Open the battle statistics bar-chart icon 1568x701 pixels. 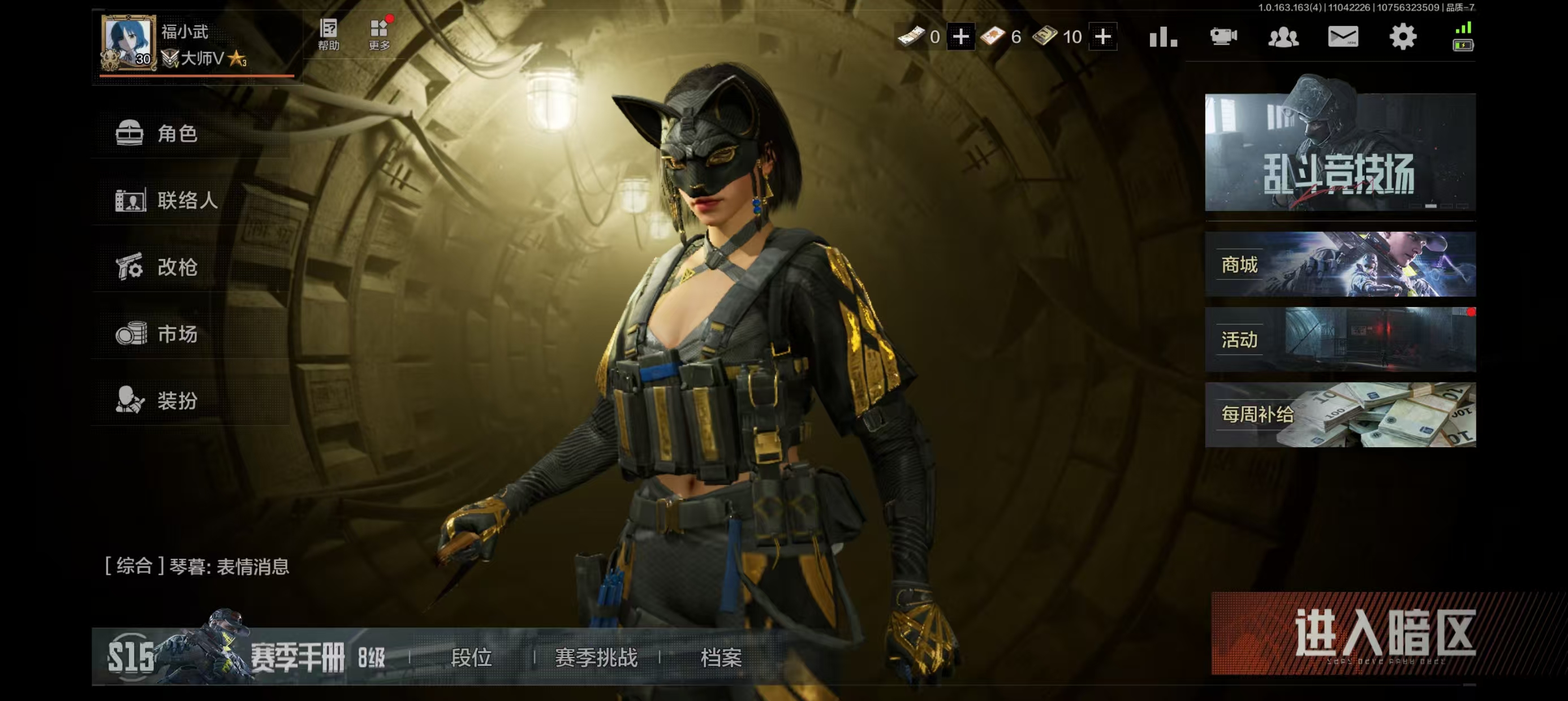(1163, 37)
